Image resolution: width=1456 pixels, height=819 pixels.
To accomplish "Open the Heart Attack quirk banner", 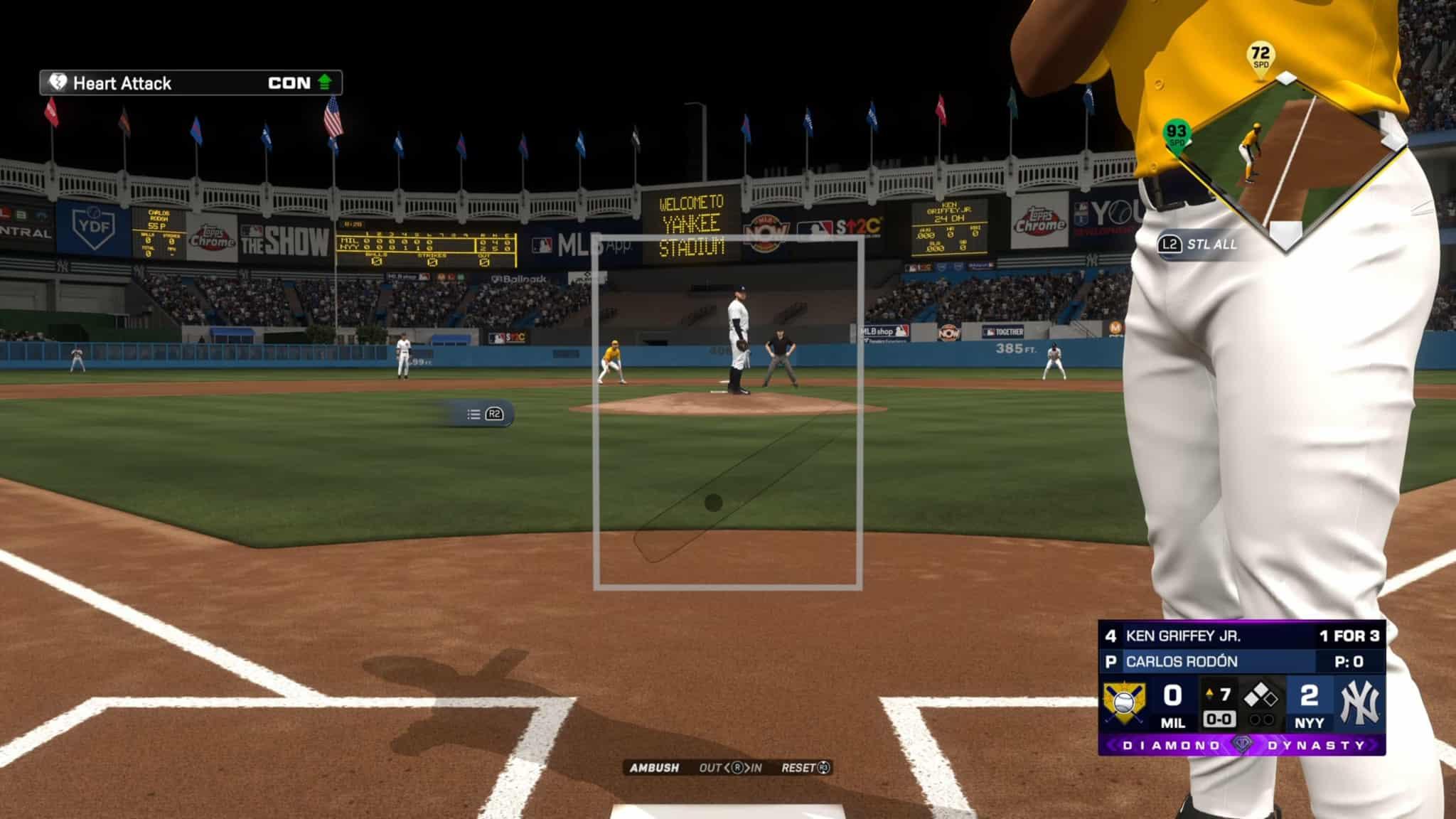I will pos(191,83).
